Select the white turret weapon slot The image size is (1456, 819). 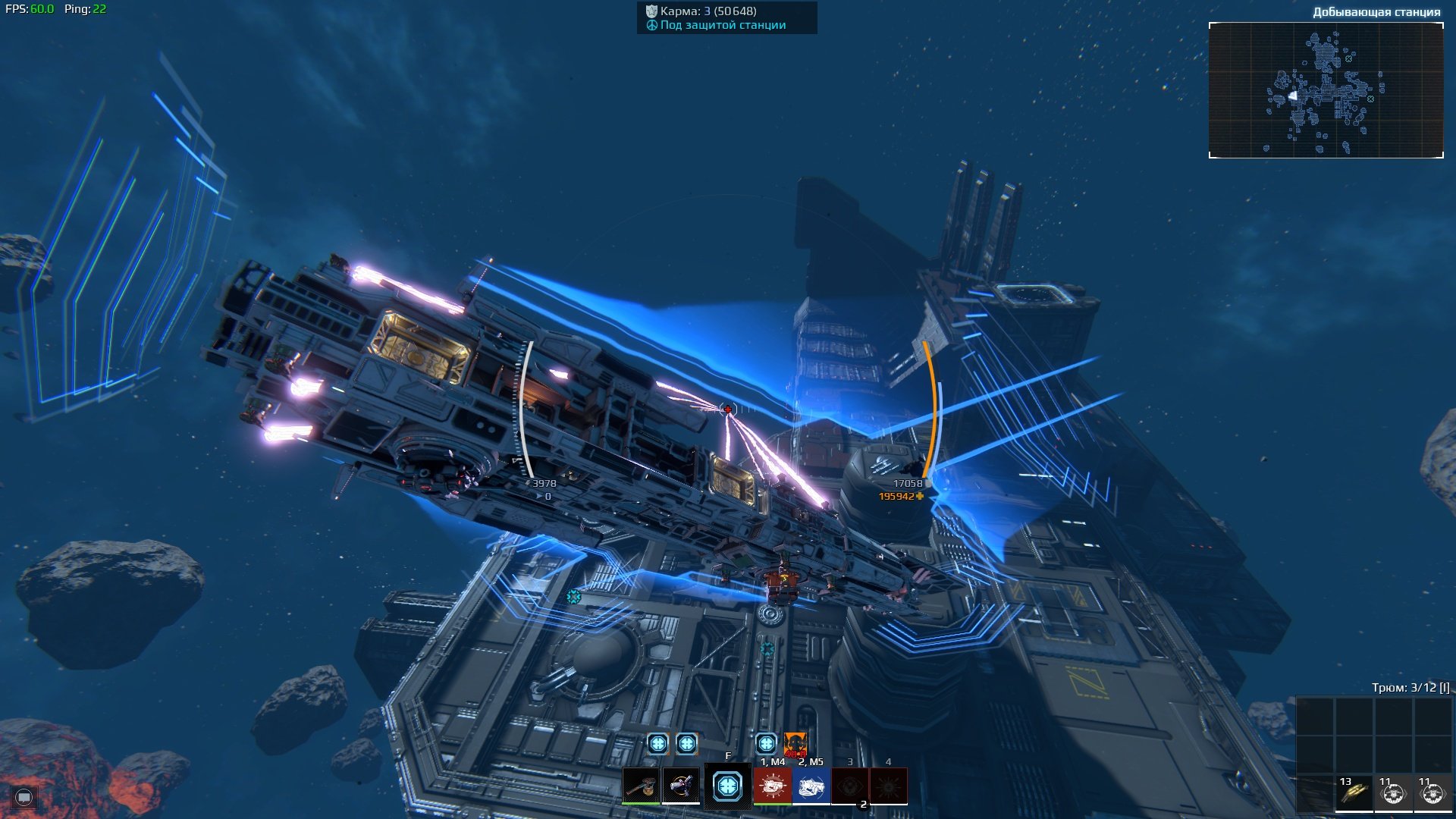(x=681, y=786)
